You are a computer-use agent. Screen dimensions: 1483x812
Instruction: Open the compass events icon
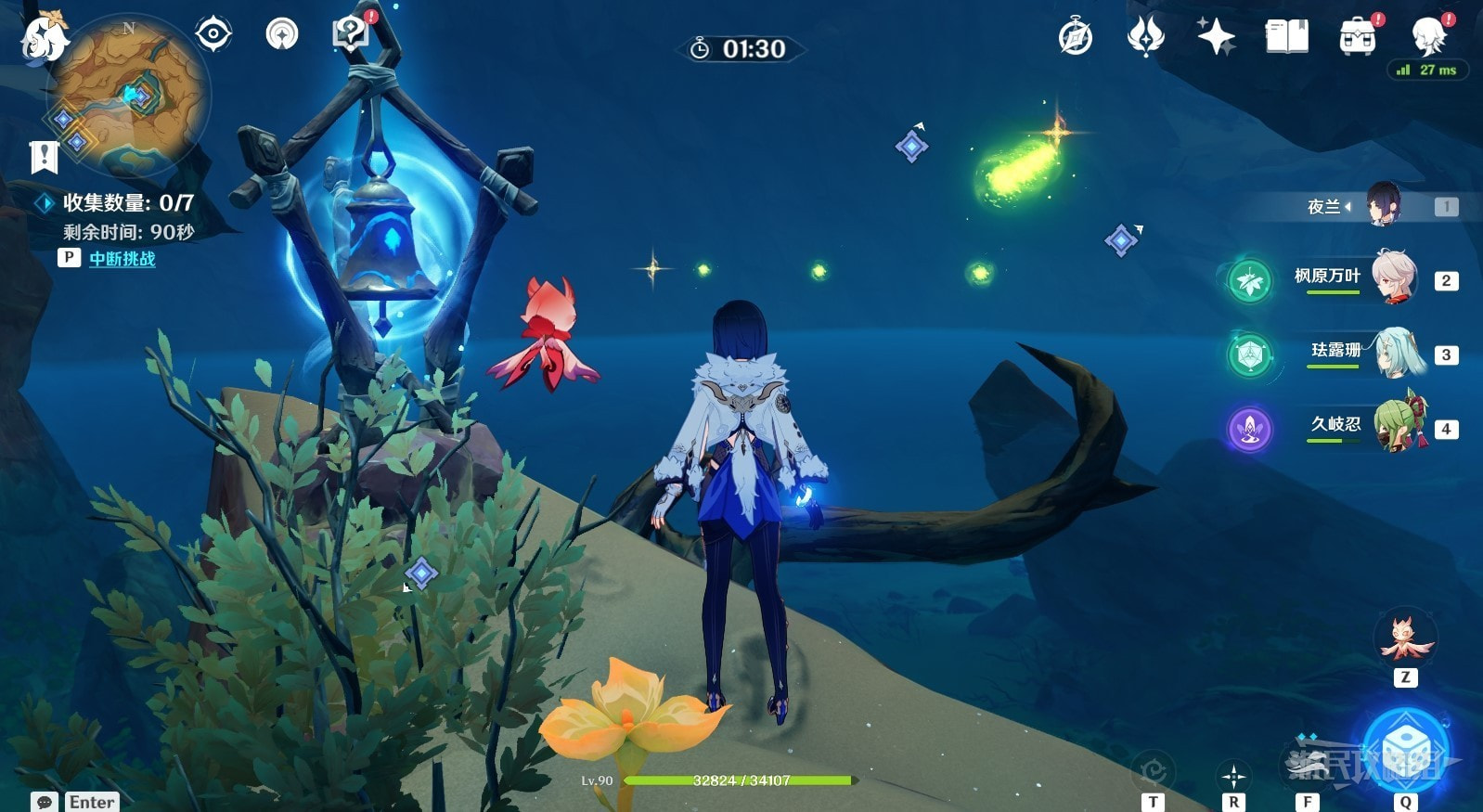tap(1075, 37)
